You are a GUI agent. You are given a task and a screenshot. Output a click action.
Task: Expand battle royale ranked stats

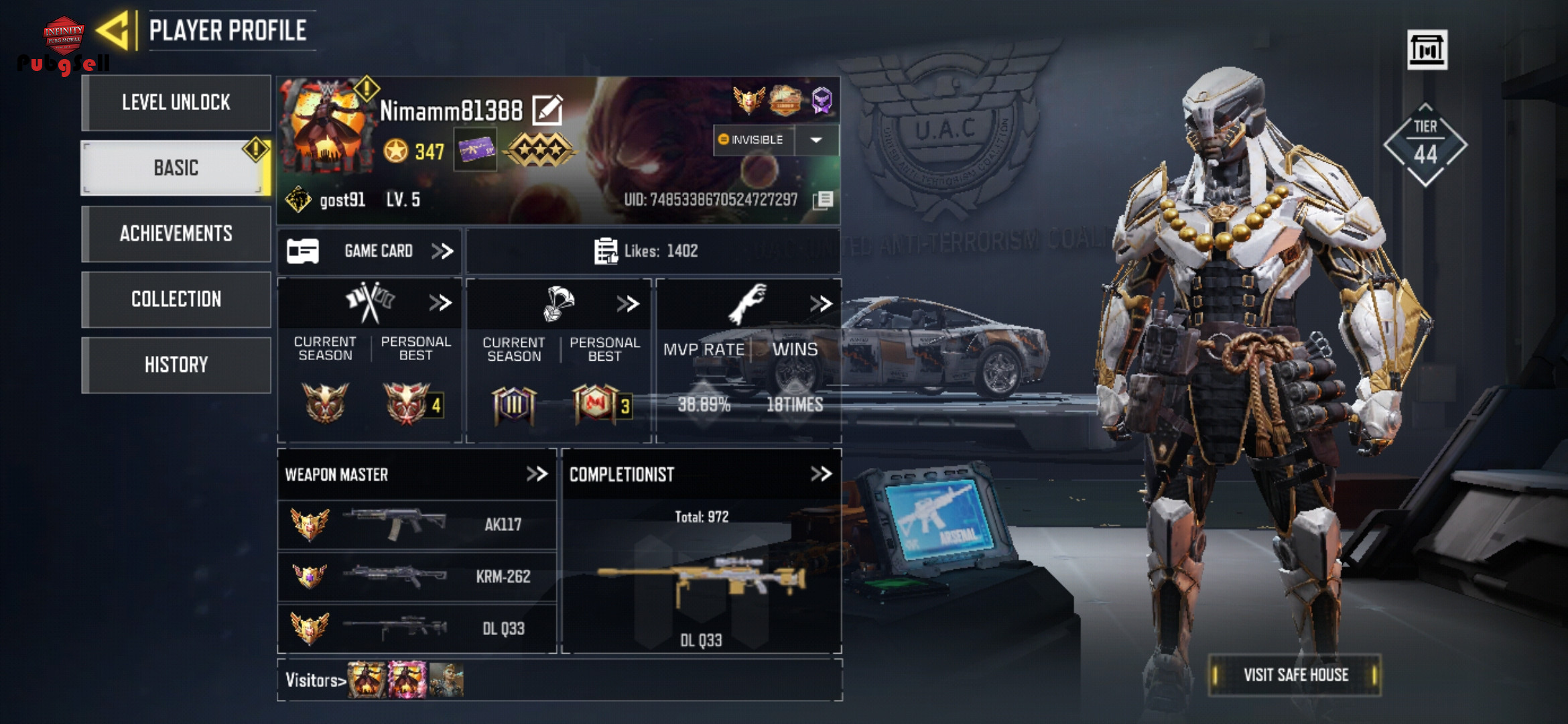628,304
